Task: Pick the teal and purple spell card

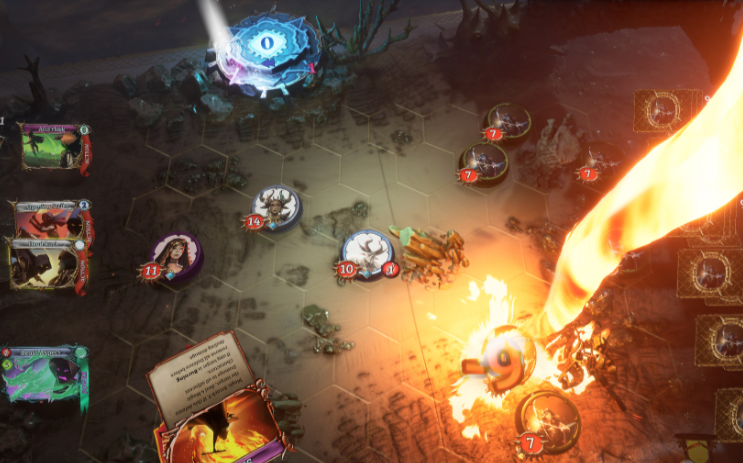Action: pyautogui.click(x=44, y=372)
